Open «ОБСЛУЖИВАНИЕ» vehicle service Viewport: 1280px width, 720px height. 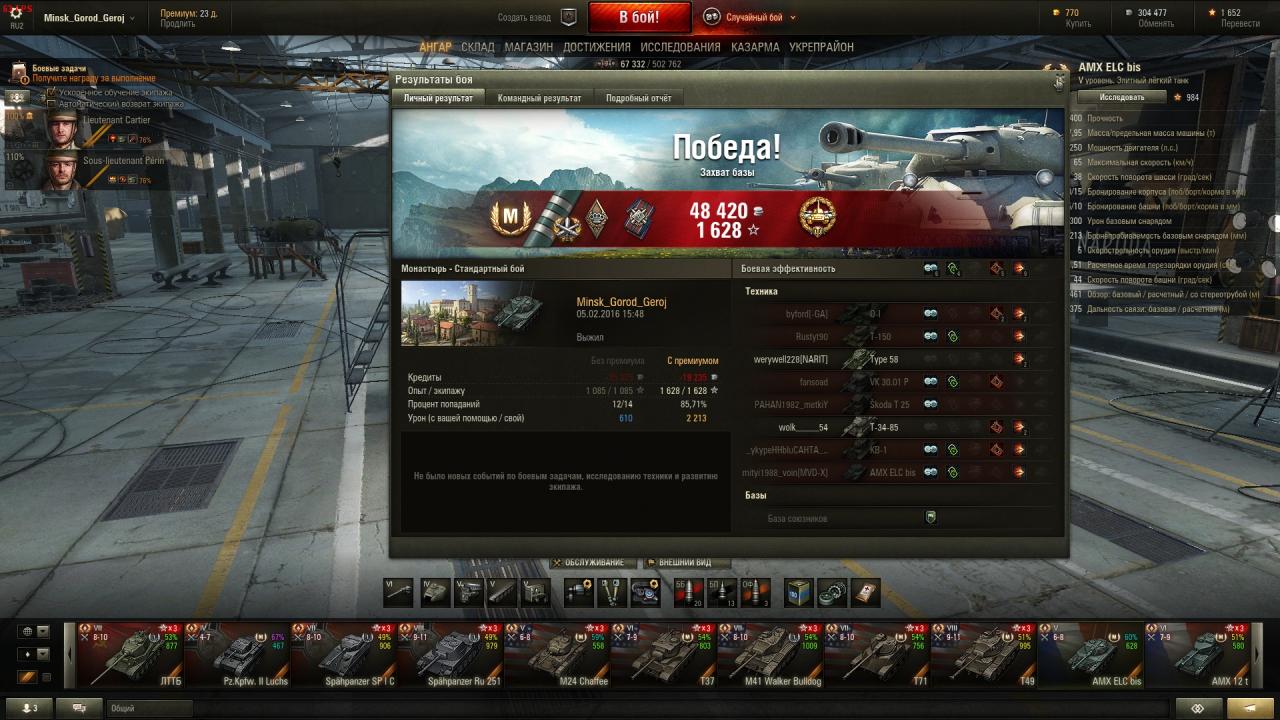click(593, 563)
